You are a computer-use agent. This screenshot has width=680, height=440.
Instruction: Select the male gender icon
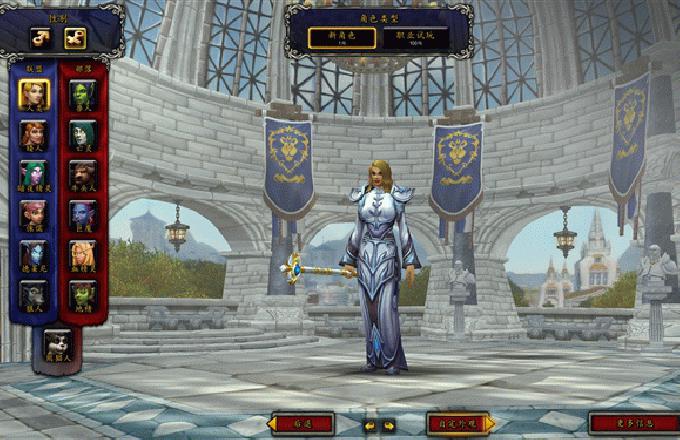42,38
